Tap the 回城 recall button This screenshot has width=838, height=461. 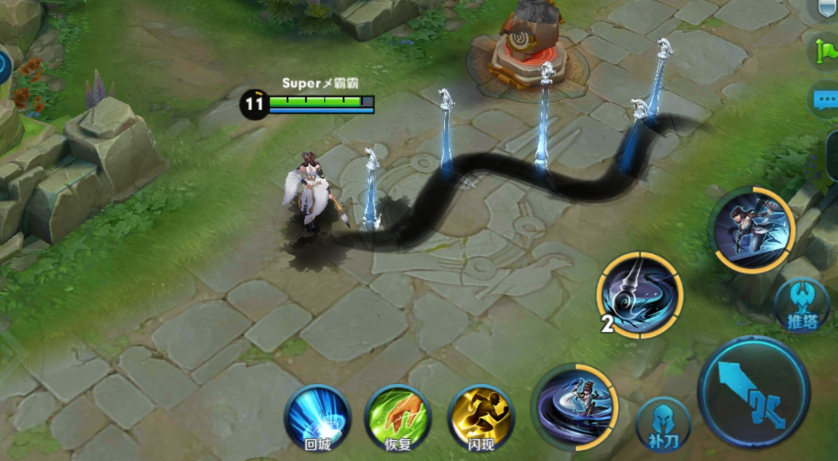tap(317, 416)
